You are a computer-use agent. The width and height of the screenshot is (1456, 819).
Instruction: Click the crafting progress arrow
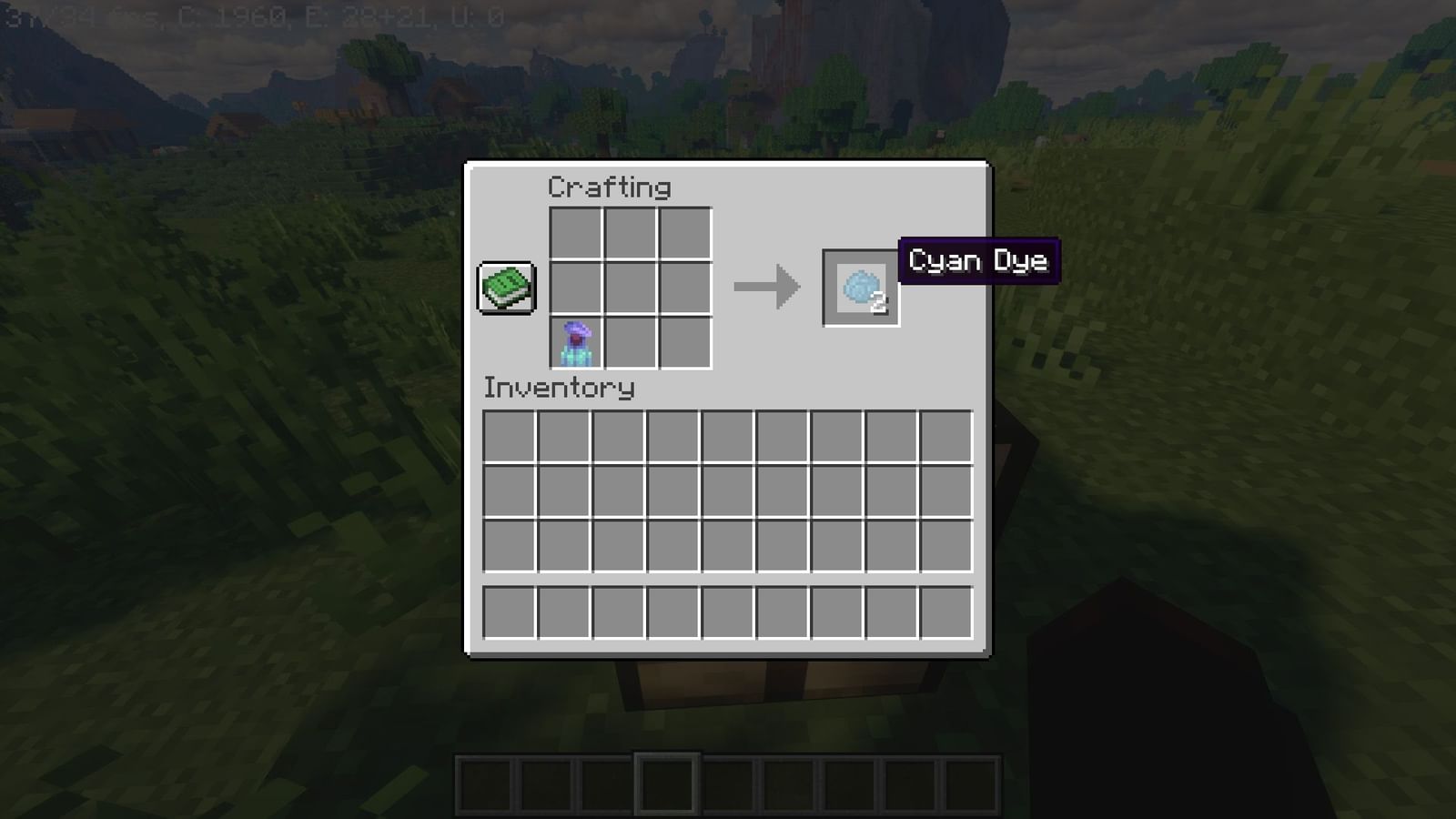click(769, 288)
